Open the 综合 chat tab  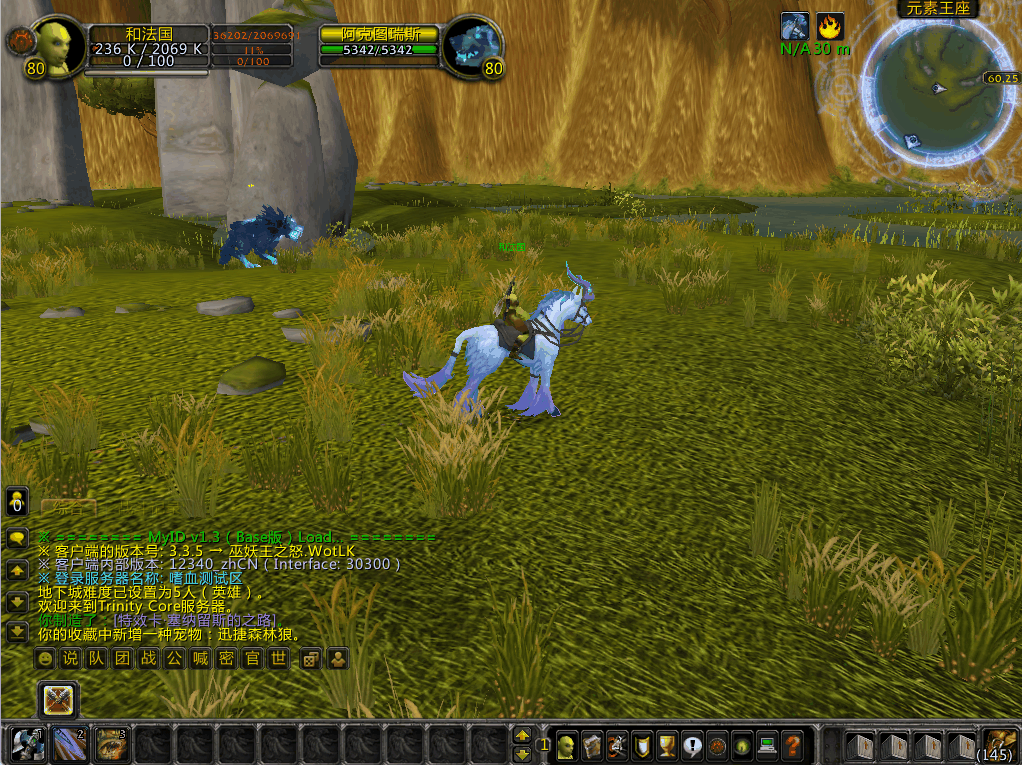70,506
